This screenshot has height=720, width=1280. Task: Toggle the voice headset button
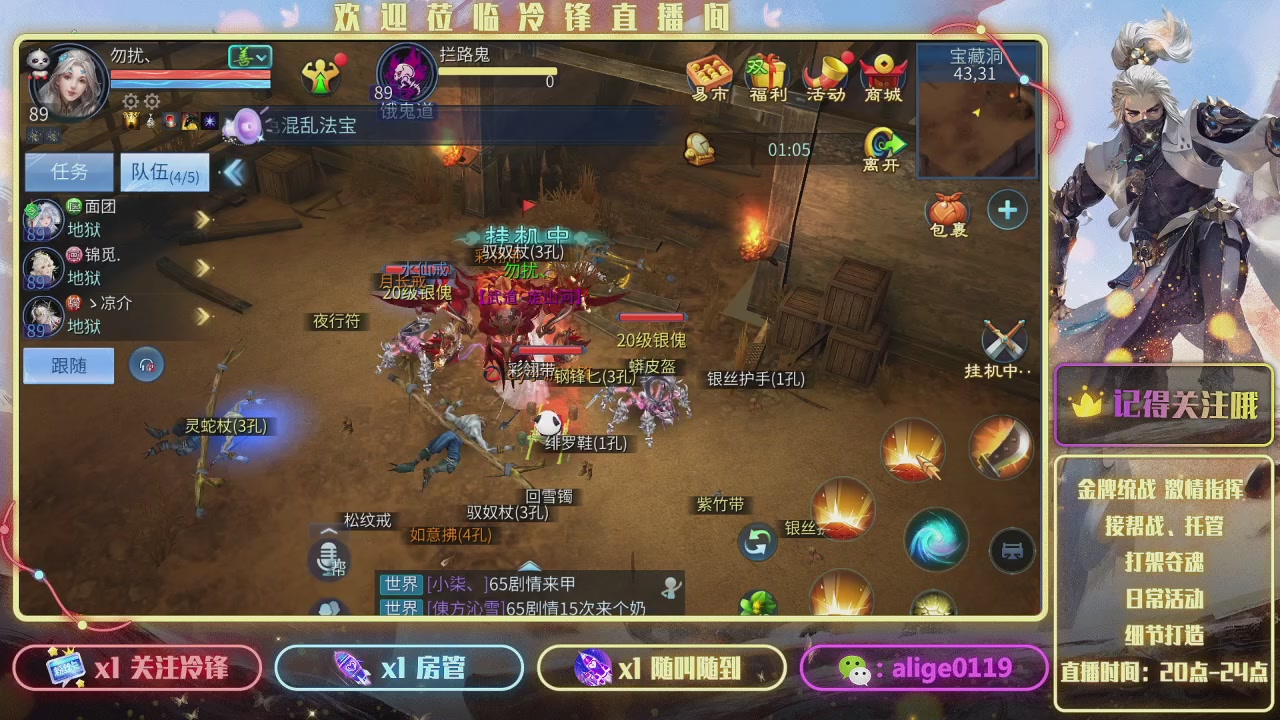tap(147, 365)
